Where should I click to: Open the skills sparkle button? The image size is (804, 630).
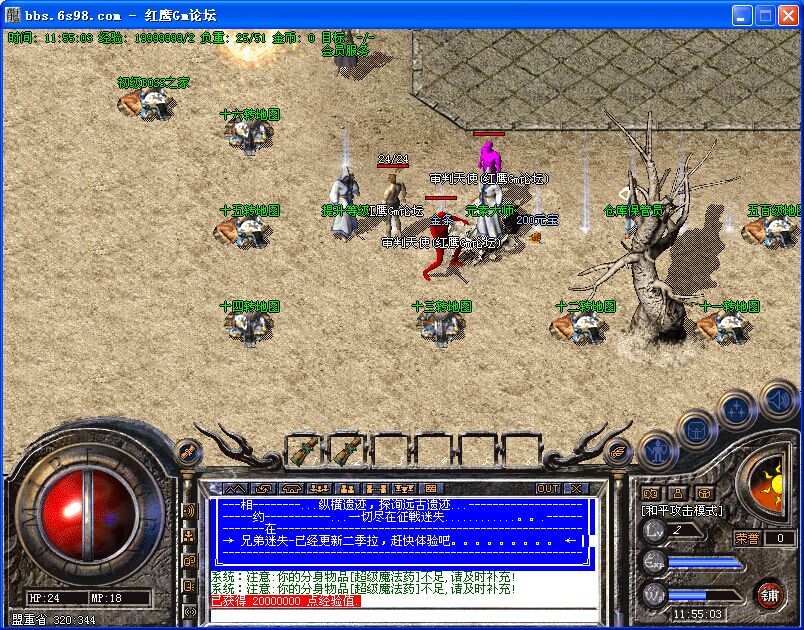pyautogui.click(x=737, y=409)
